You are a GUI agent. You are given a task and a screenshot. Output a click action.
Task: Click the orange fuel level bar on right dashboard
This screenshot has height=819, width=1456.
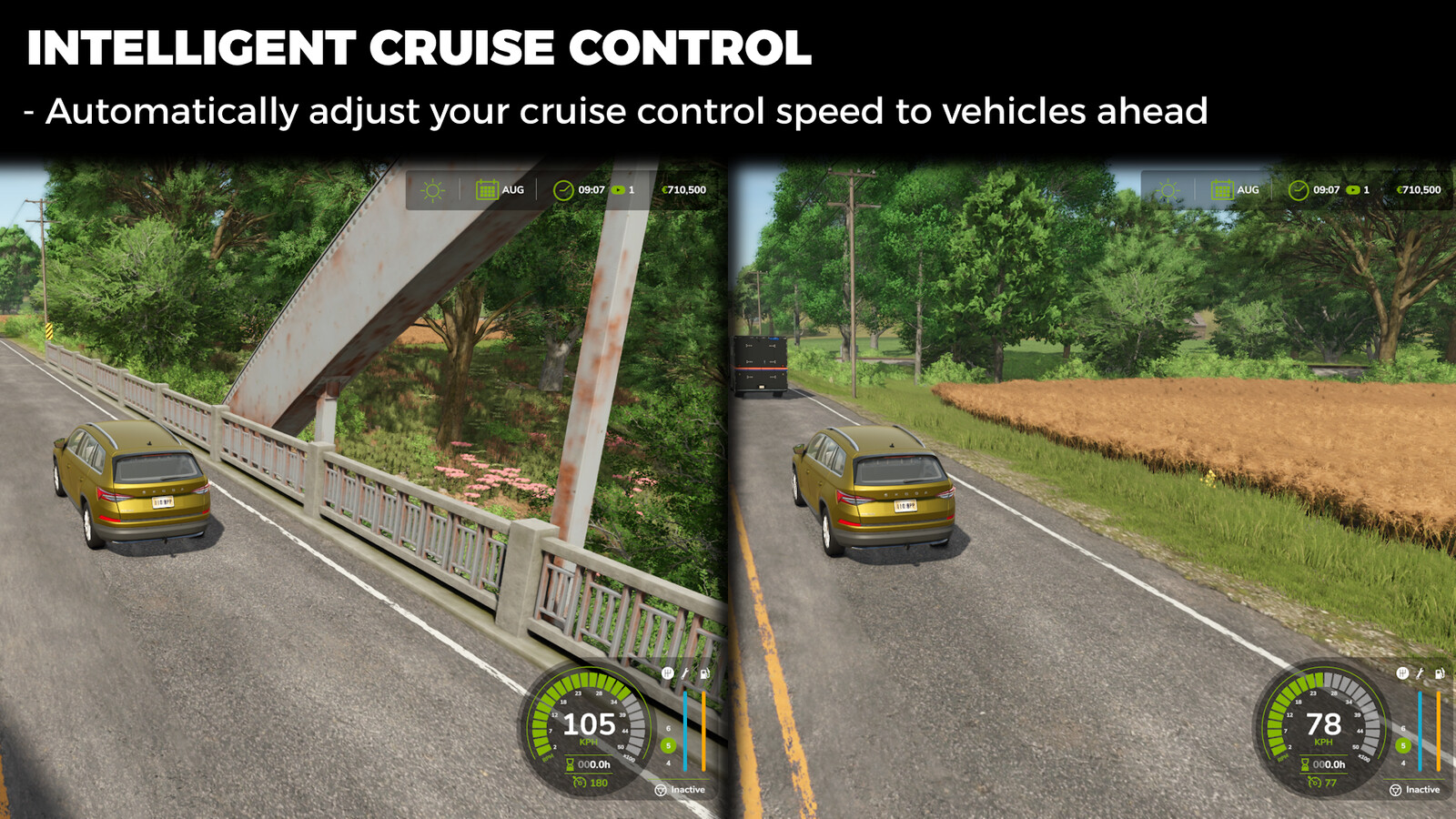coord(1438,731)
